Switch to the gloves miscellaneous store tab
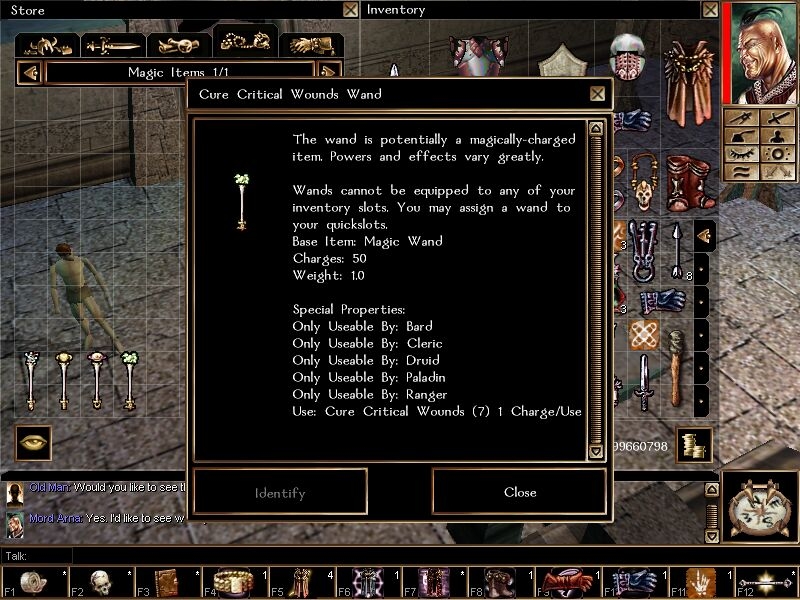The height and width of the screenshot is (600, 800). 311,45
